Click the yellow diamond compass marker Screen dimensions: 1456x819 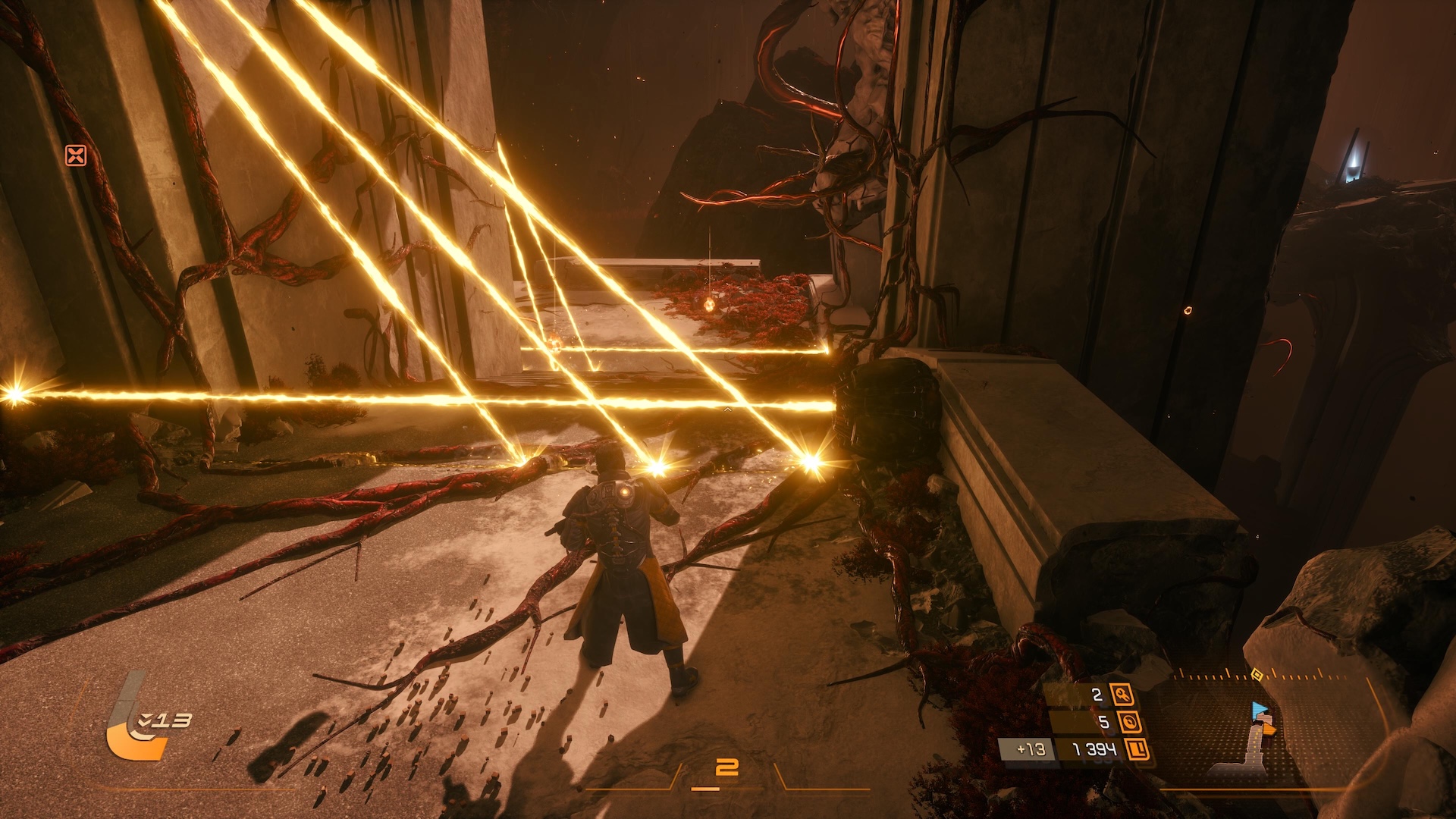[x=1257, y=674]
